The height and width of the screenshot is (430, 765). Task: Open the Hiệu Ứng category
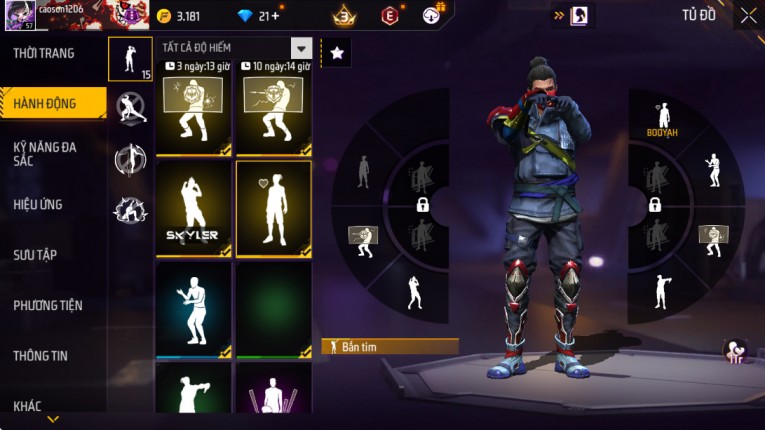click(39, 205)
